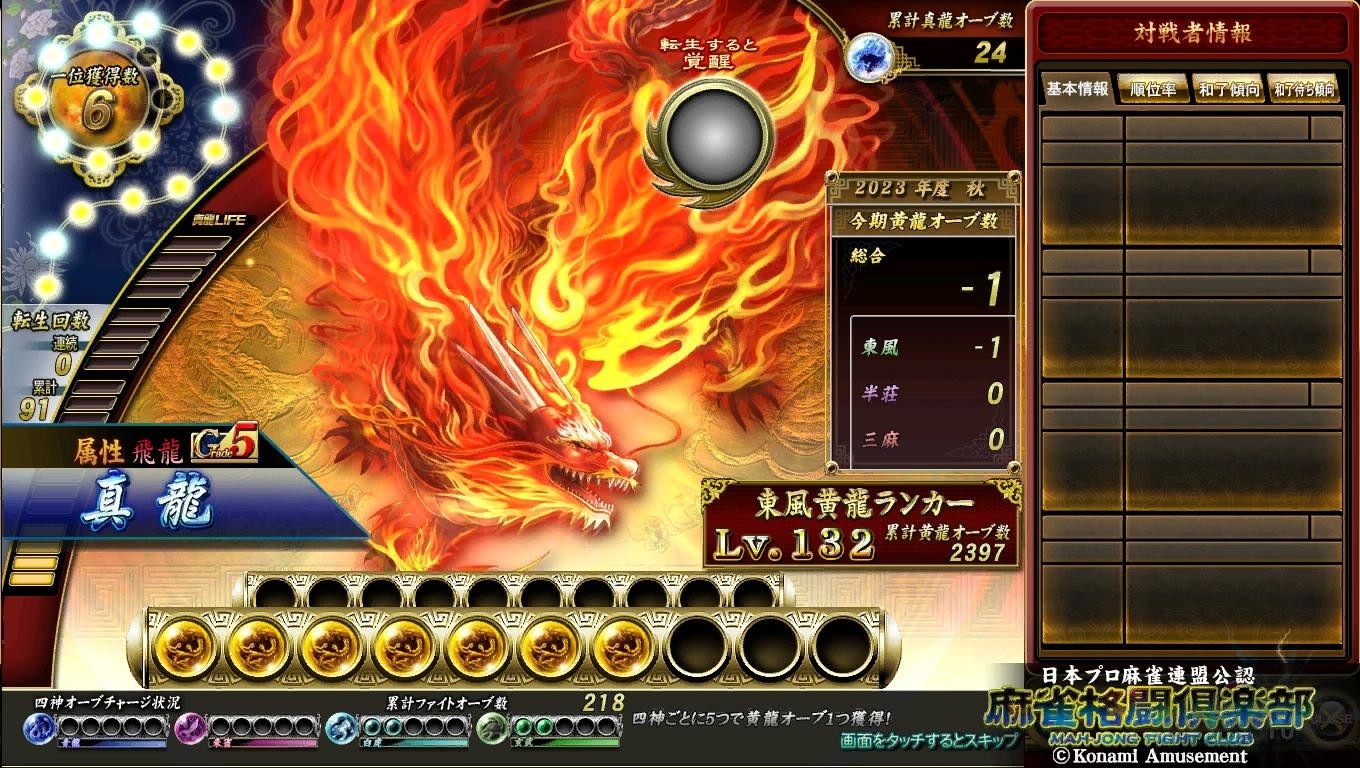Open the 順位率 tab
1360x768 pixels.
[x=1153, y=89]
